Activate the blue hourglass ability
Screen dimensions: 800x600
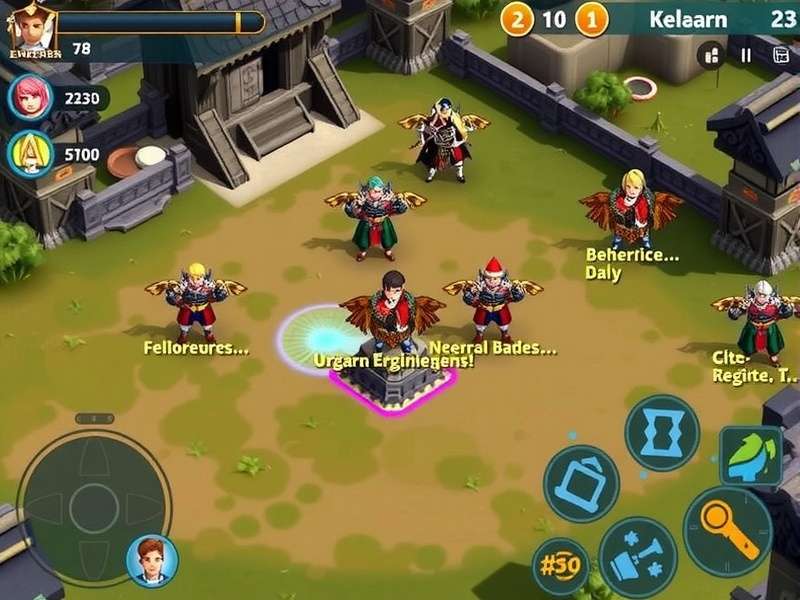pyautogui.click(x=661, y=432)
